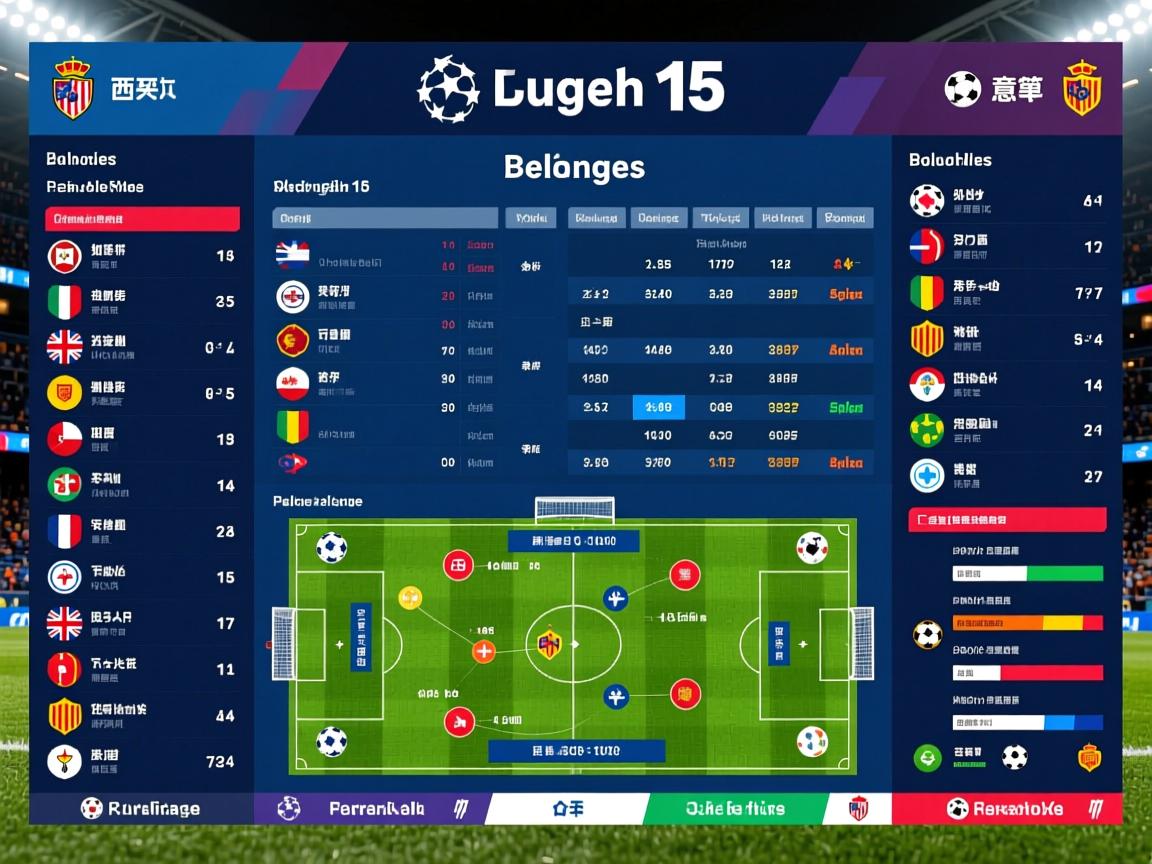Select the green tab in bottom bar
This screenshot has height=864, width=1152.
click(735, 808)
